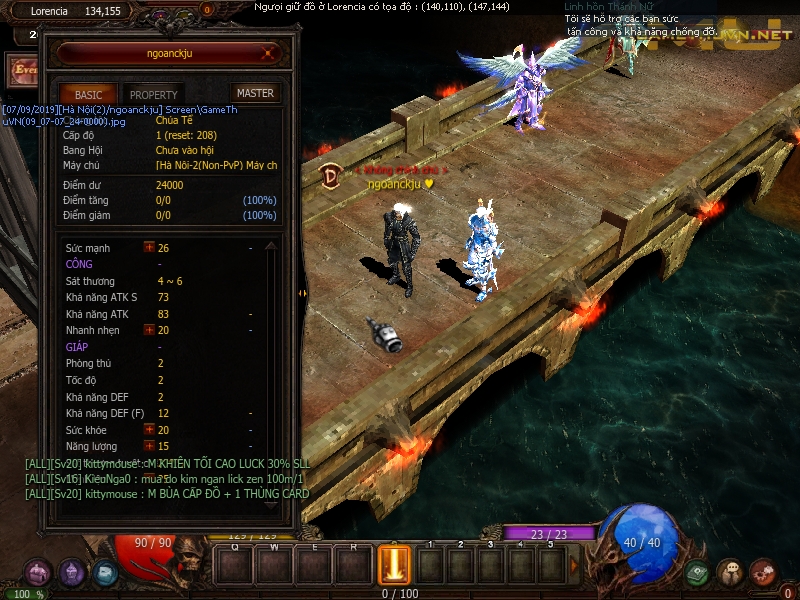Add a point to Sức mạnh

(x=149, y=248)
